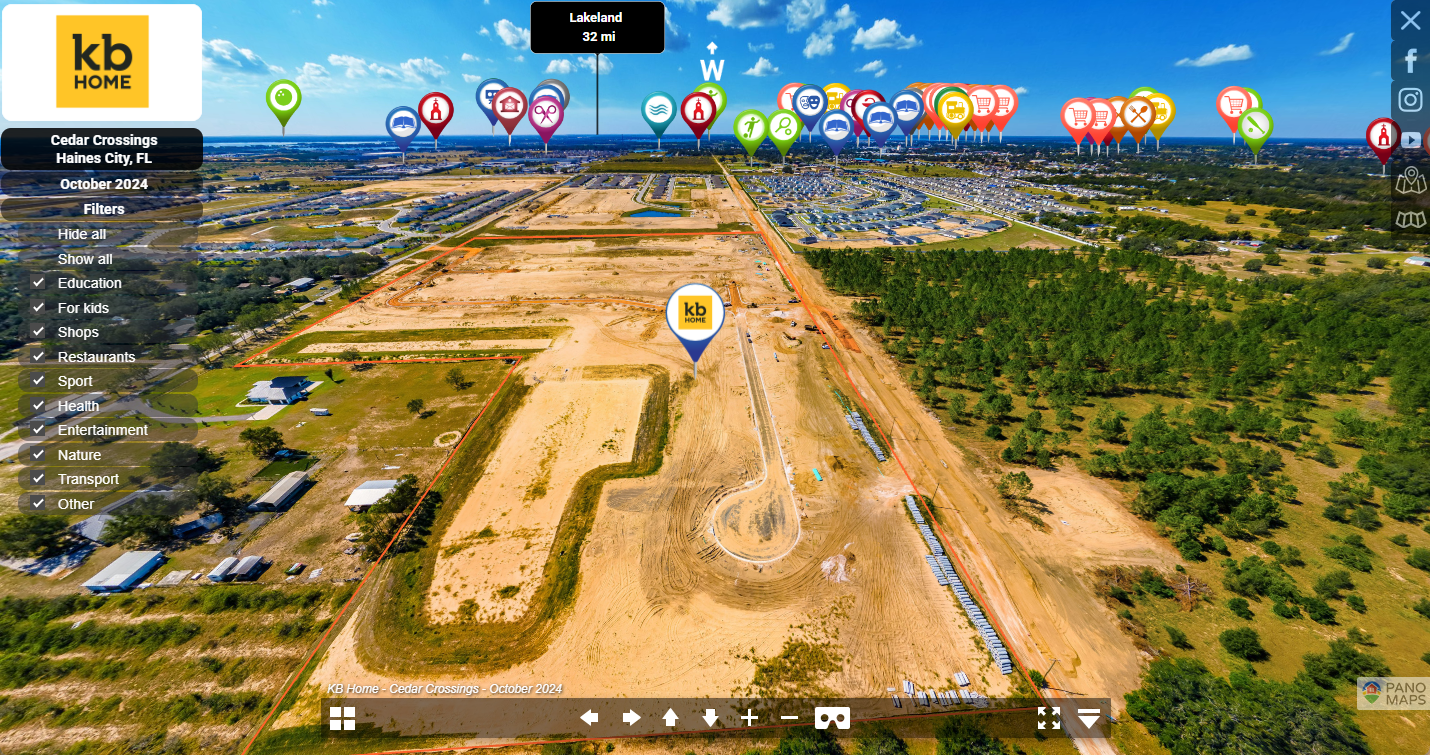This screenshot has width=1430, height=755.
Task: Toggle the Sport filter checkbox
Action: [x=38, y=381]
